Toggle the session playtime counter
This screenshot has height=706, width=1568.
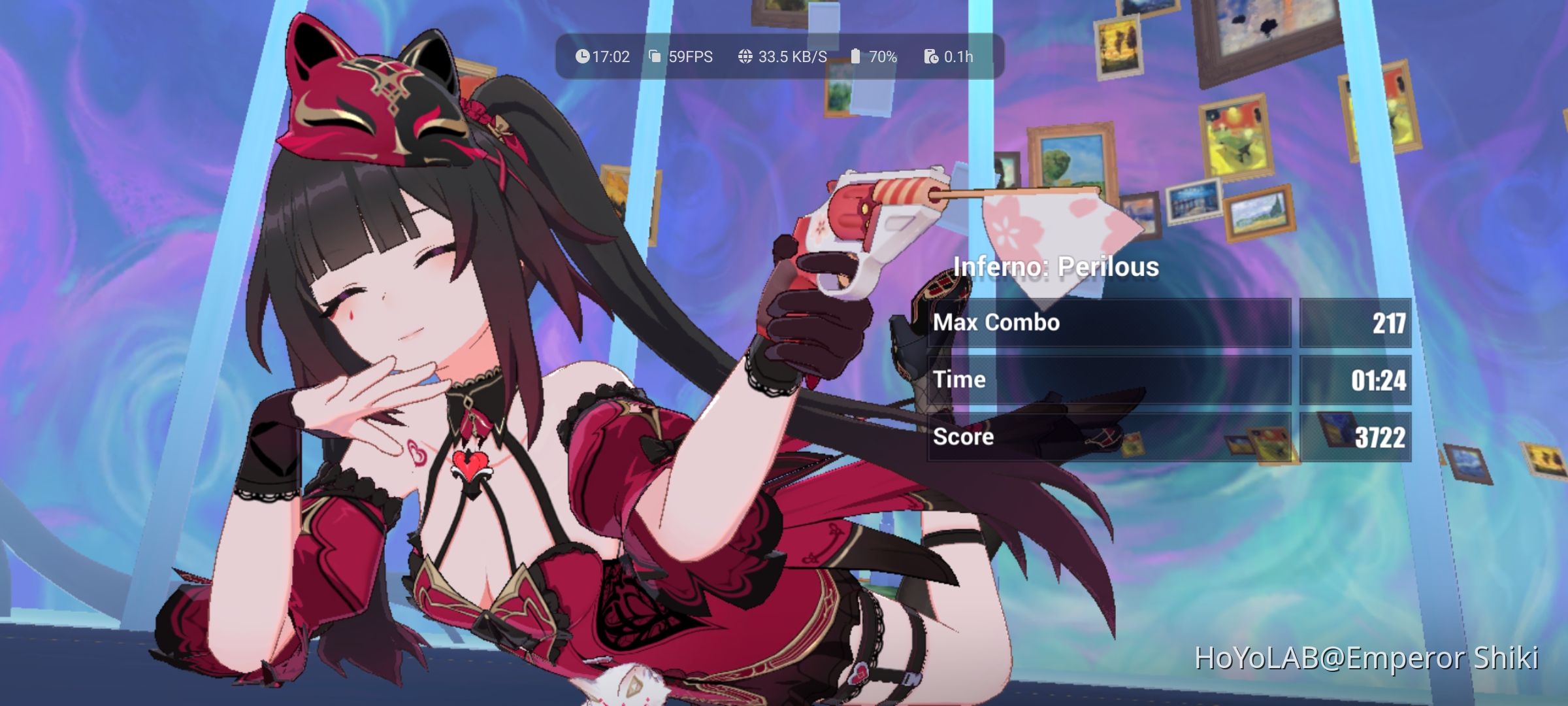pos(957,57)
